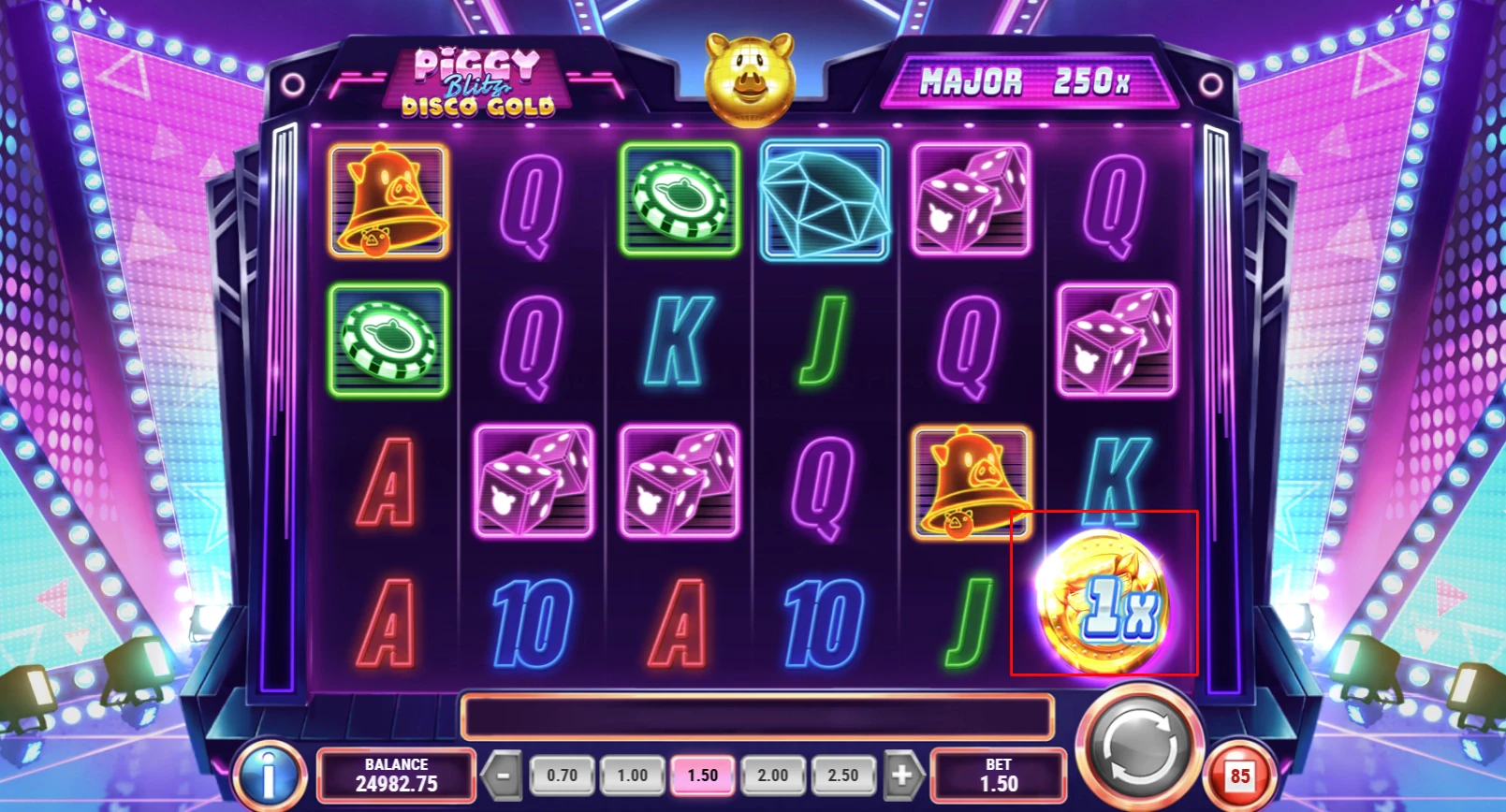The height and width of the screenshot is (812, 1506).
Task: Choose the 2.00 bet option
Action: [773, 775]
